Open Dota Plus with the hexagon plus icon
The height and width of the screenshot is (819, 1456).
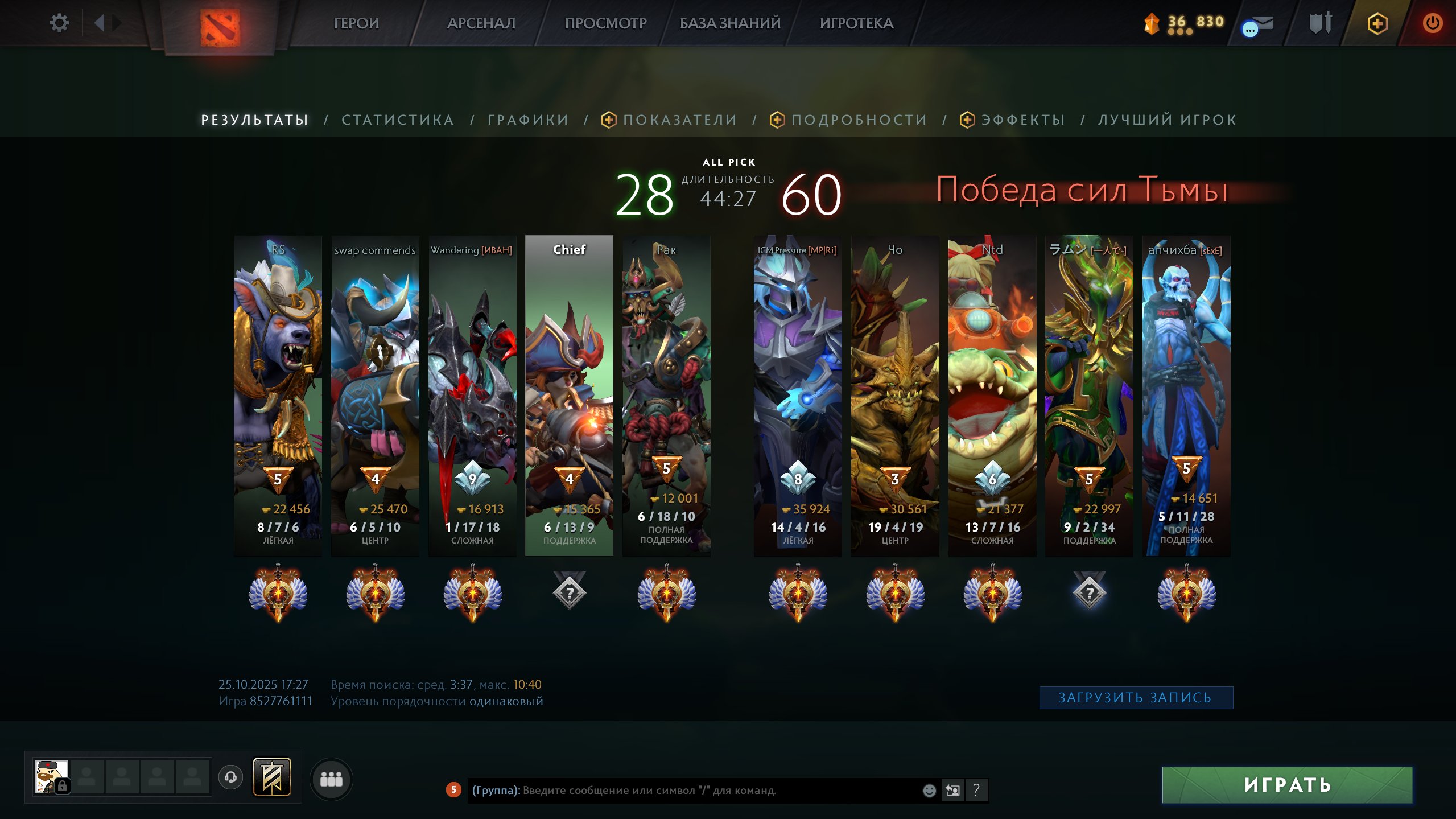pos(1377,23)
